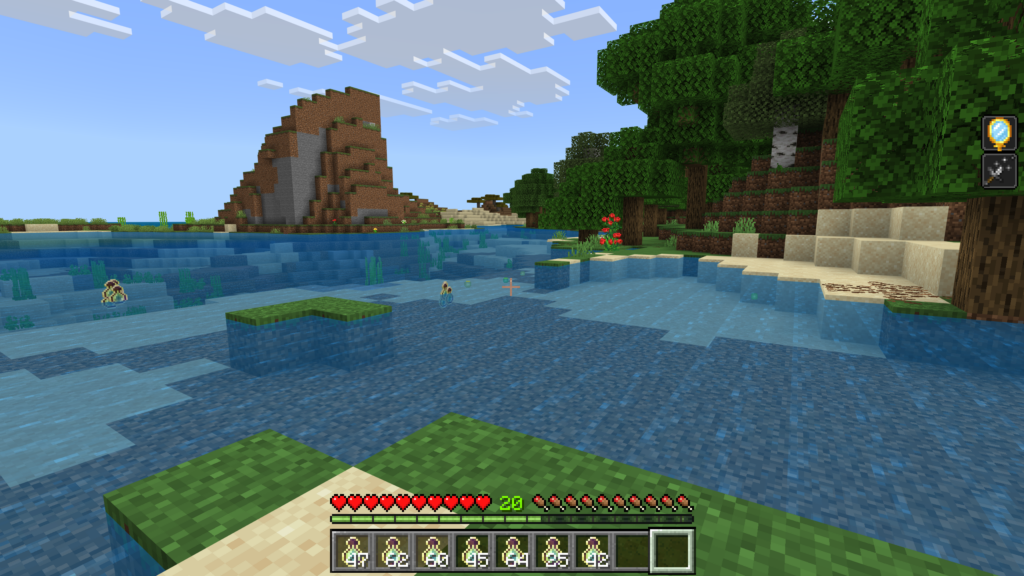Click the highlighted empty hotbar slot
Image resolution: width=1024 pixels, height=576 pixels.
pyautogui.click(x=672, y=551)
